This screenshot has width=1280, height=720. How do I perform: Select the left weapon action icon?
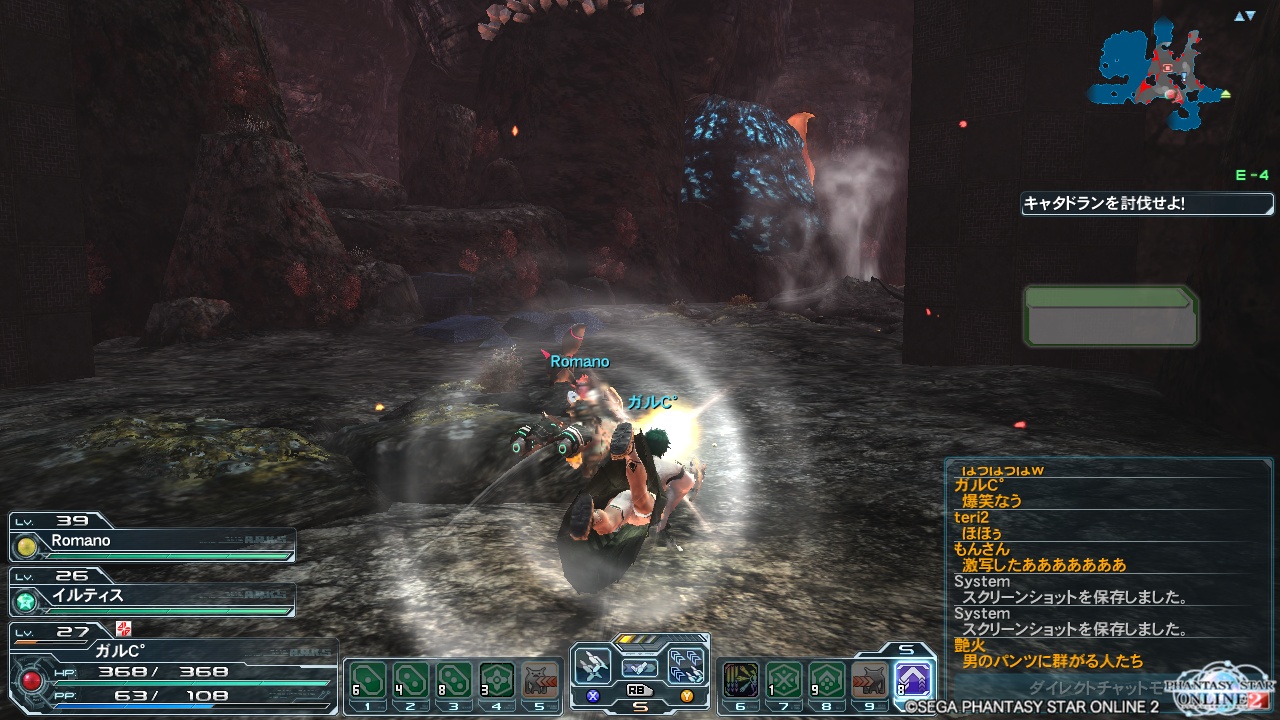click(x=594, y=665)
